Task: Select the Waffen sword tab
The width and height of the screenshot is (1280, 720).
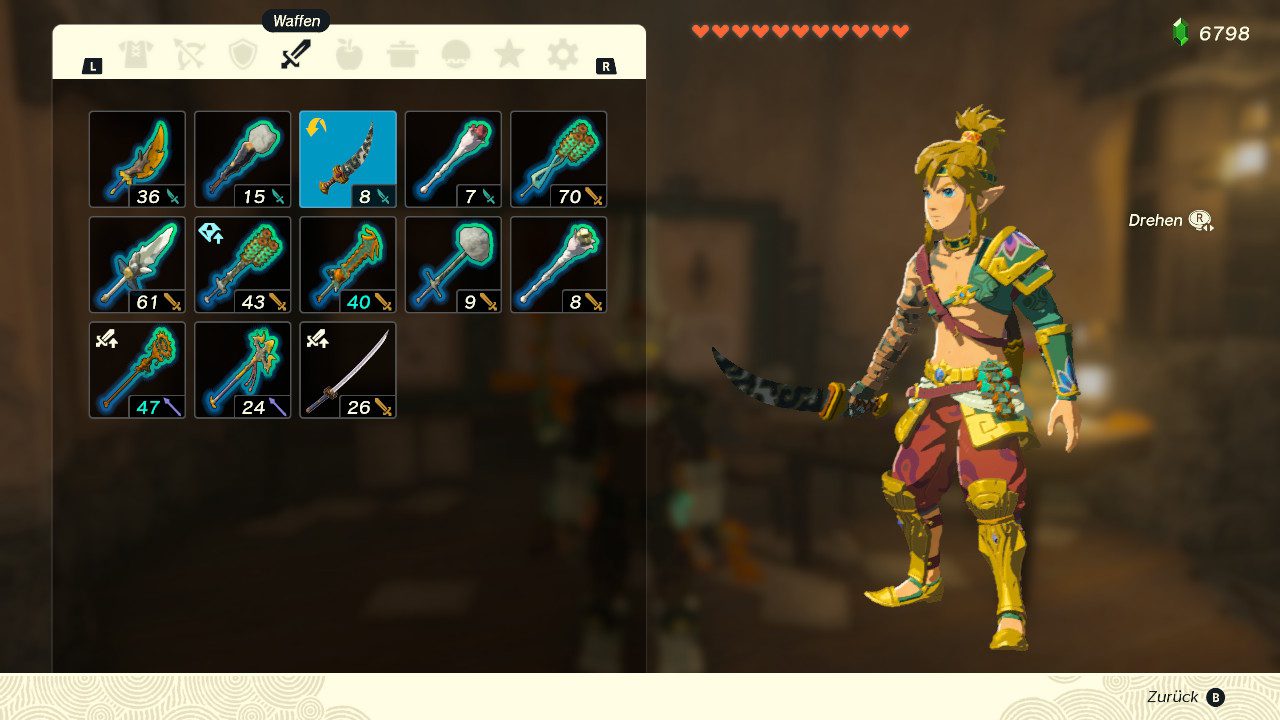Action: tap(296, 54)
